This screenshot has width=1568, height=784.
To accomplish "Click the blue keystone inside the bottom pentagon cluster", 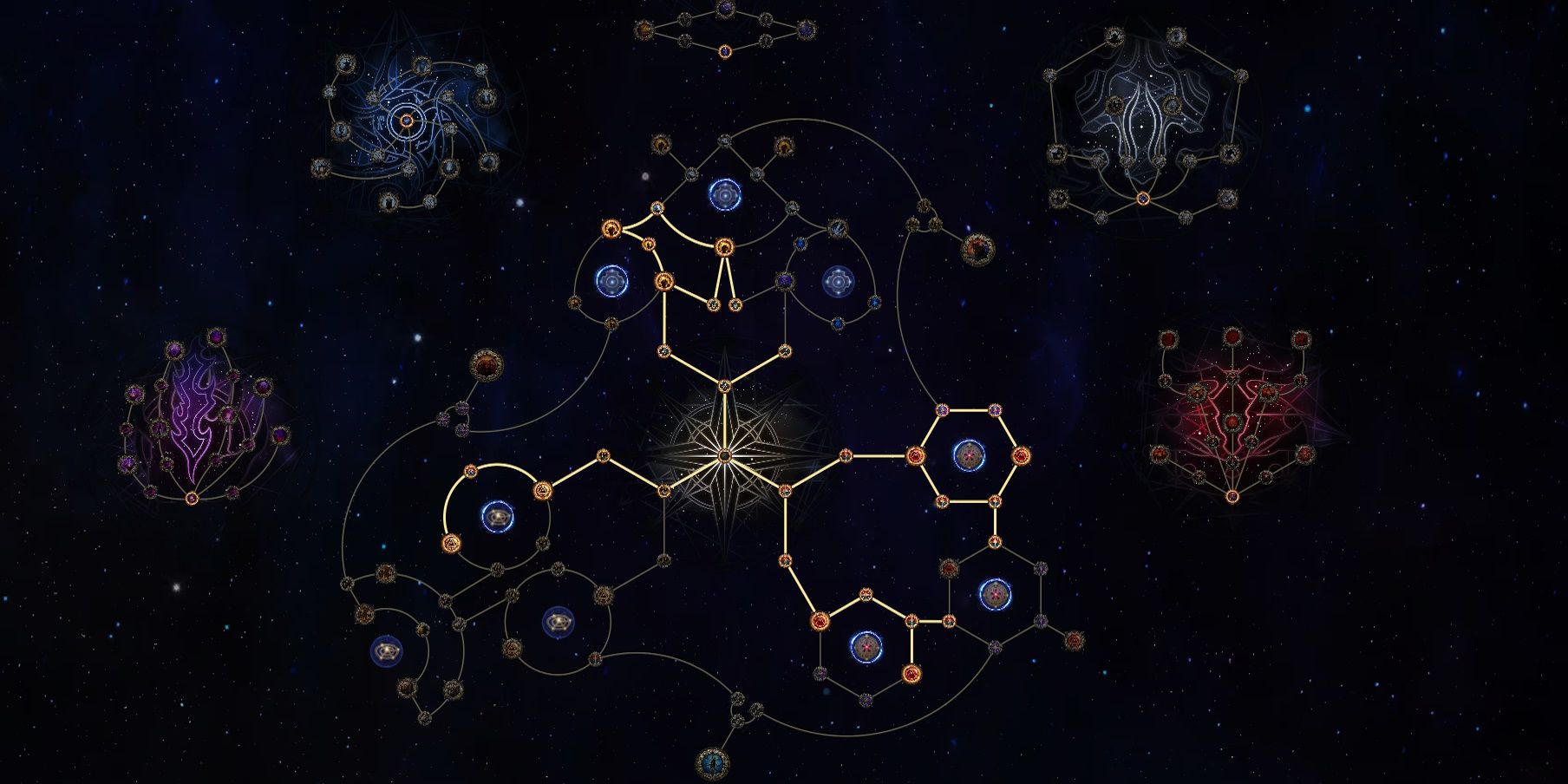I will coord(866,646).
